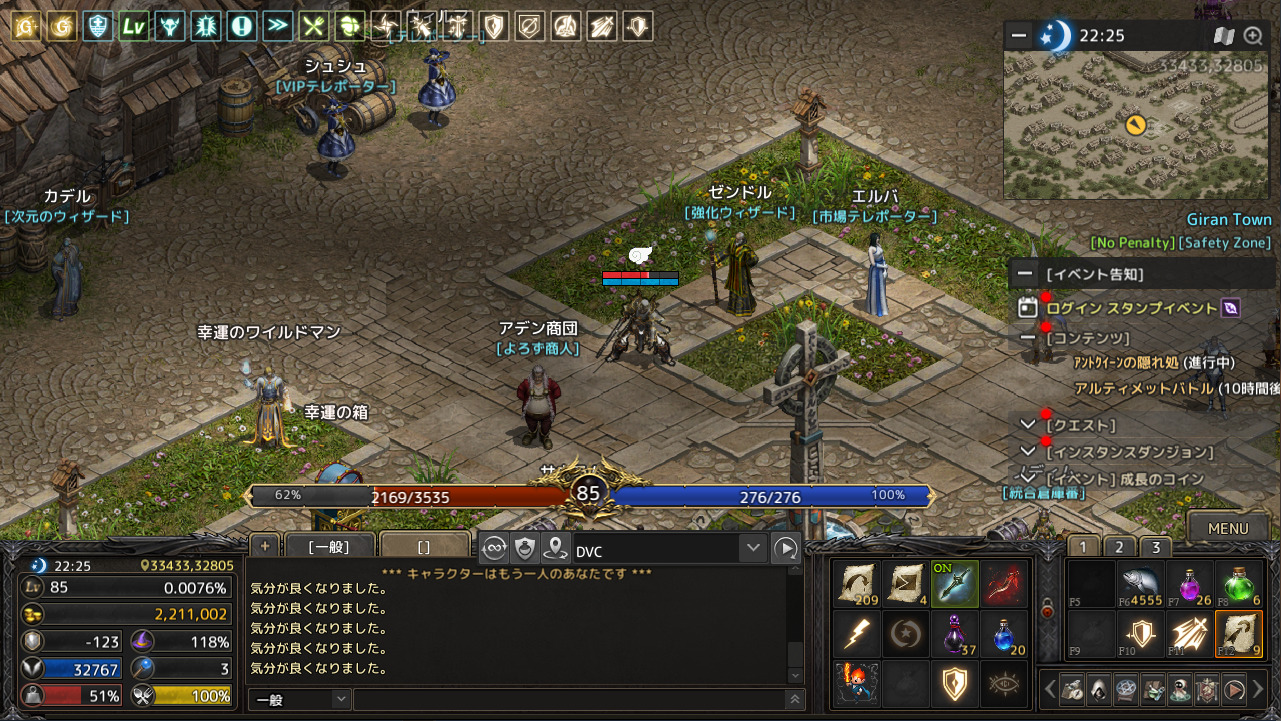
Task: Switch to hotbar page 2 tab
Action: [1119, 547]
